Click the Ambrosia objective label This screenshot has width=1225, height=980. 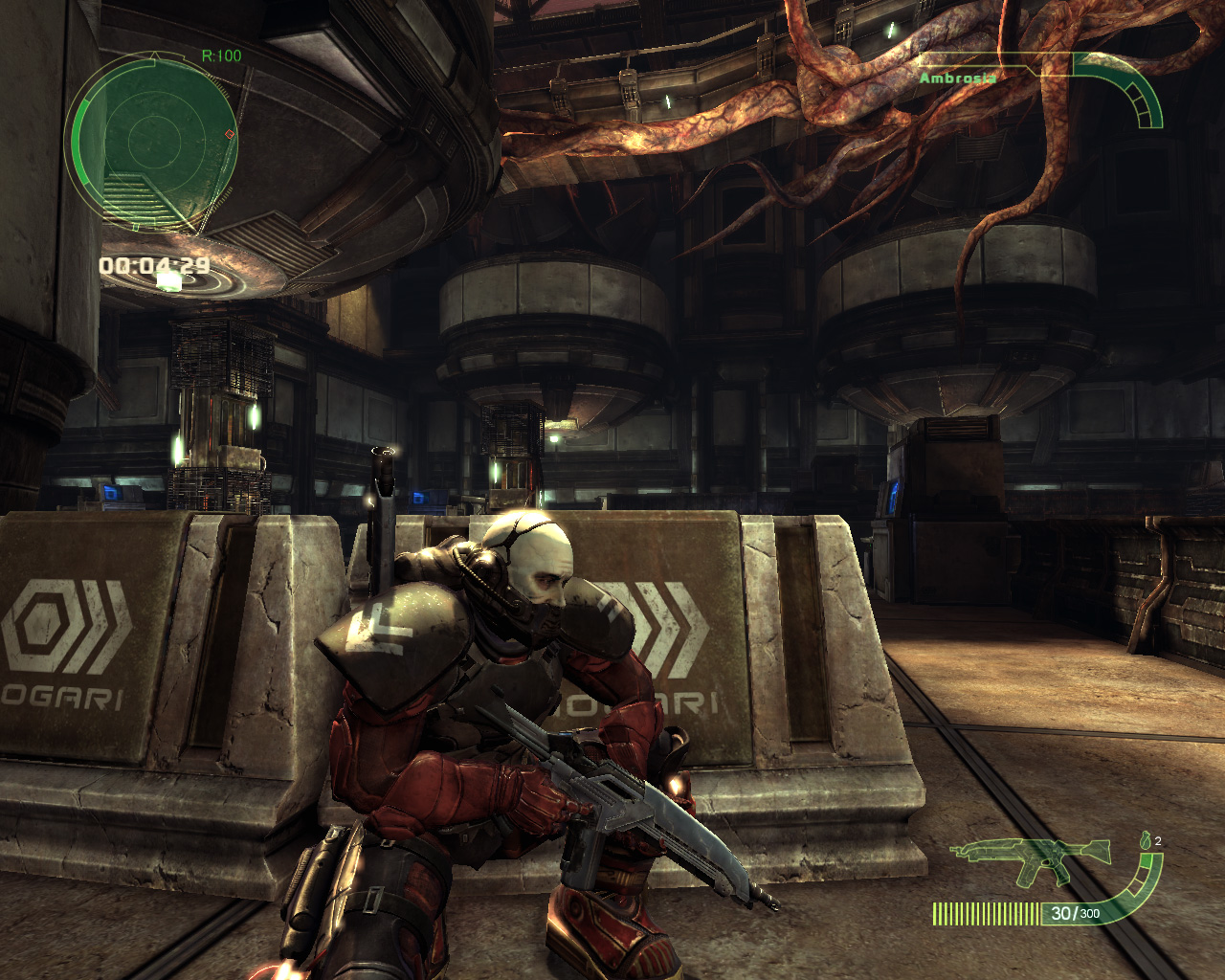(957, 78)
